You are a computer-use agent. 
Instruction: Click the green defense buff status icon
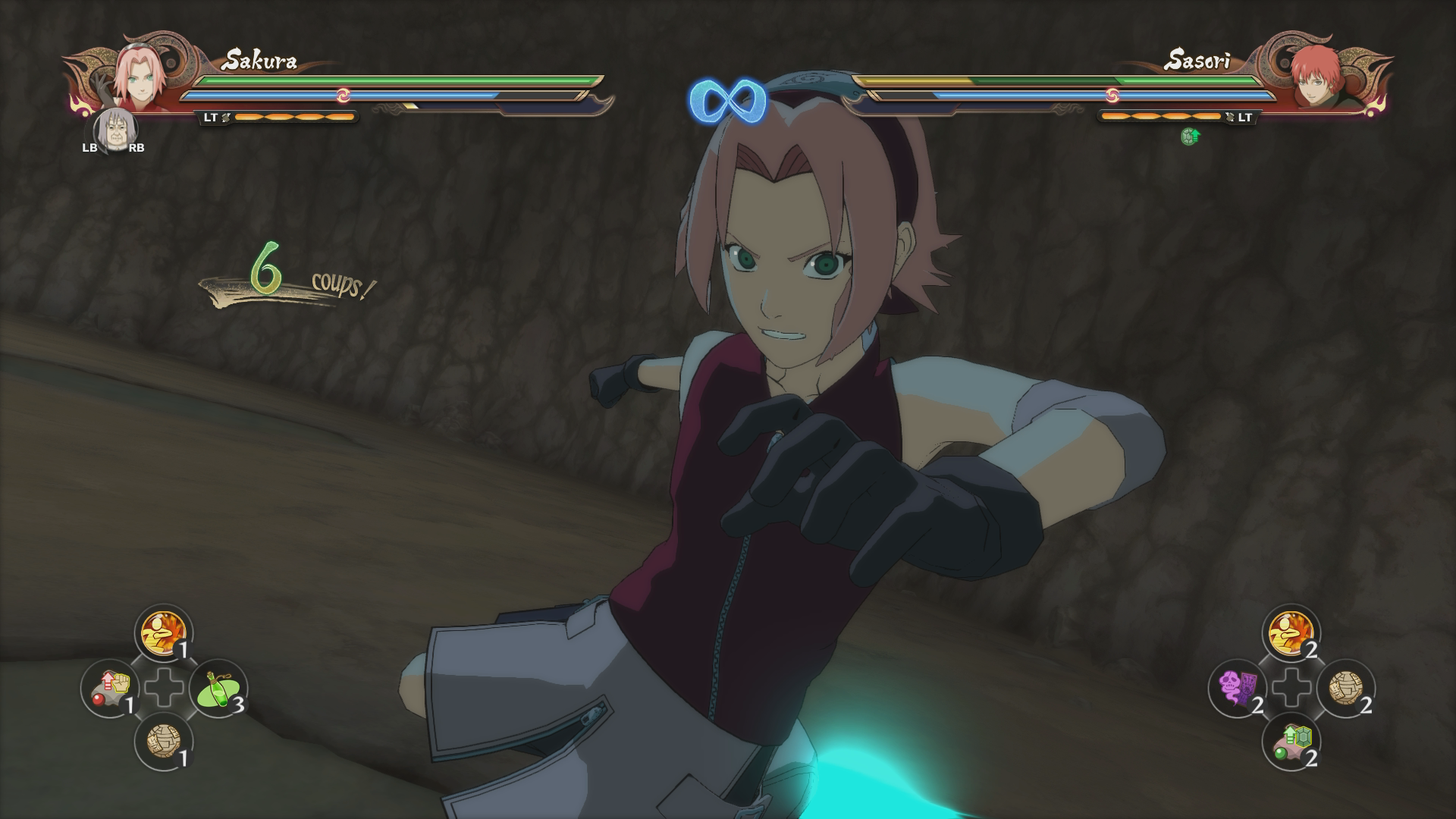1190,136
